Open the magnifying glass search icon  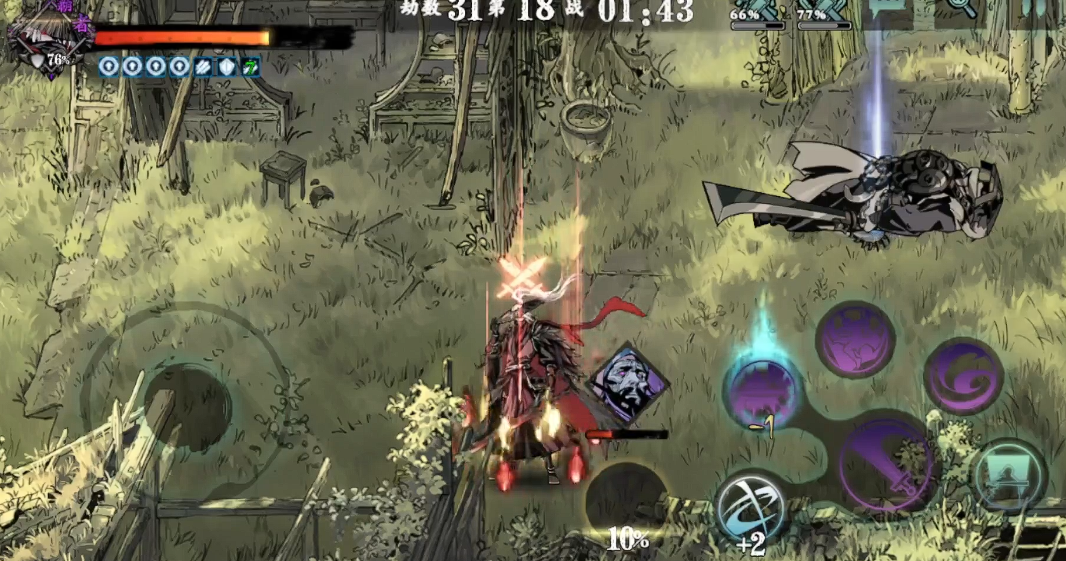point(963,8)
